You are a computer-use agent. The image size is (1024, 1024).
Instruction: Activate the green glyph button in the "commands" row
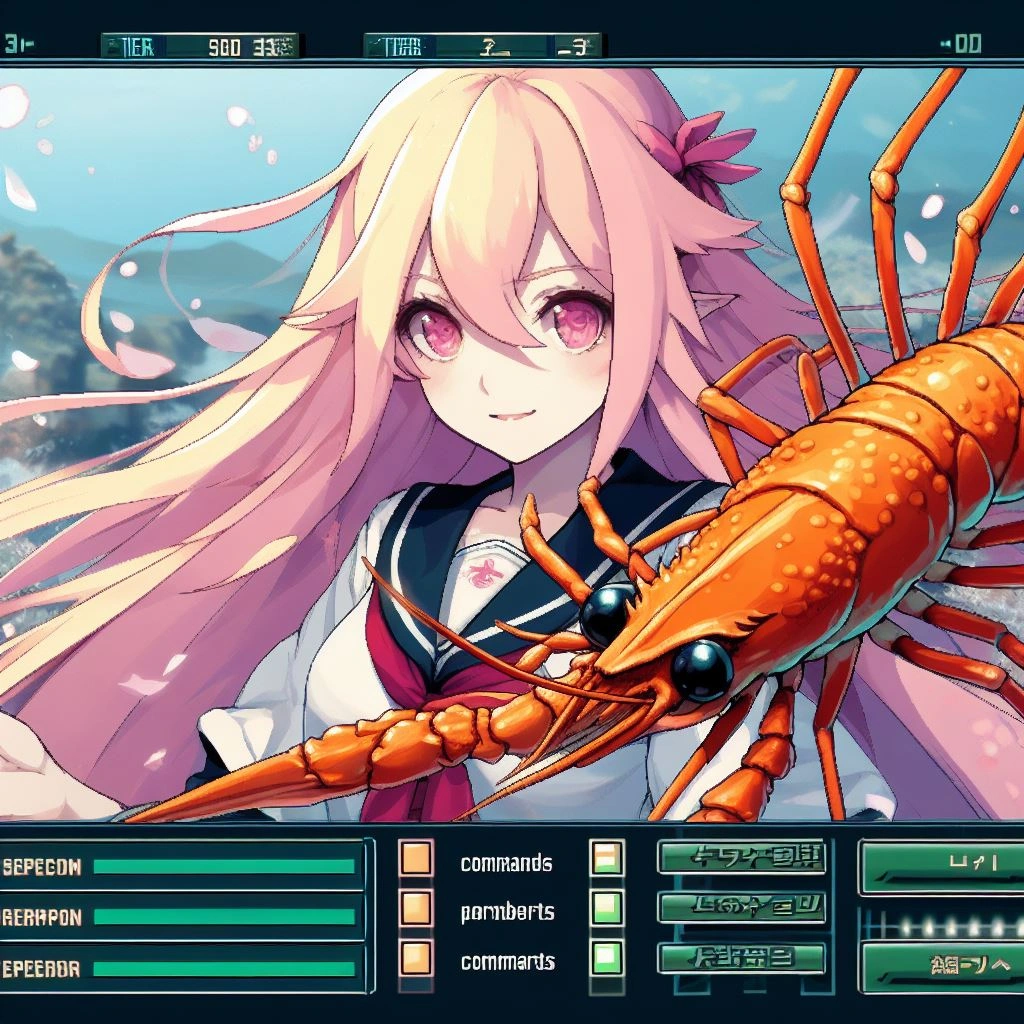741,857
